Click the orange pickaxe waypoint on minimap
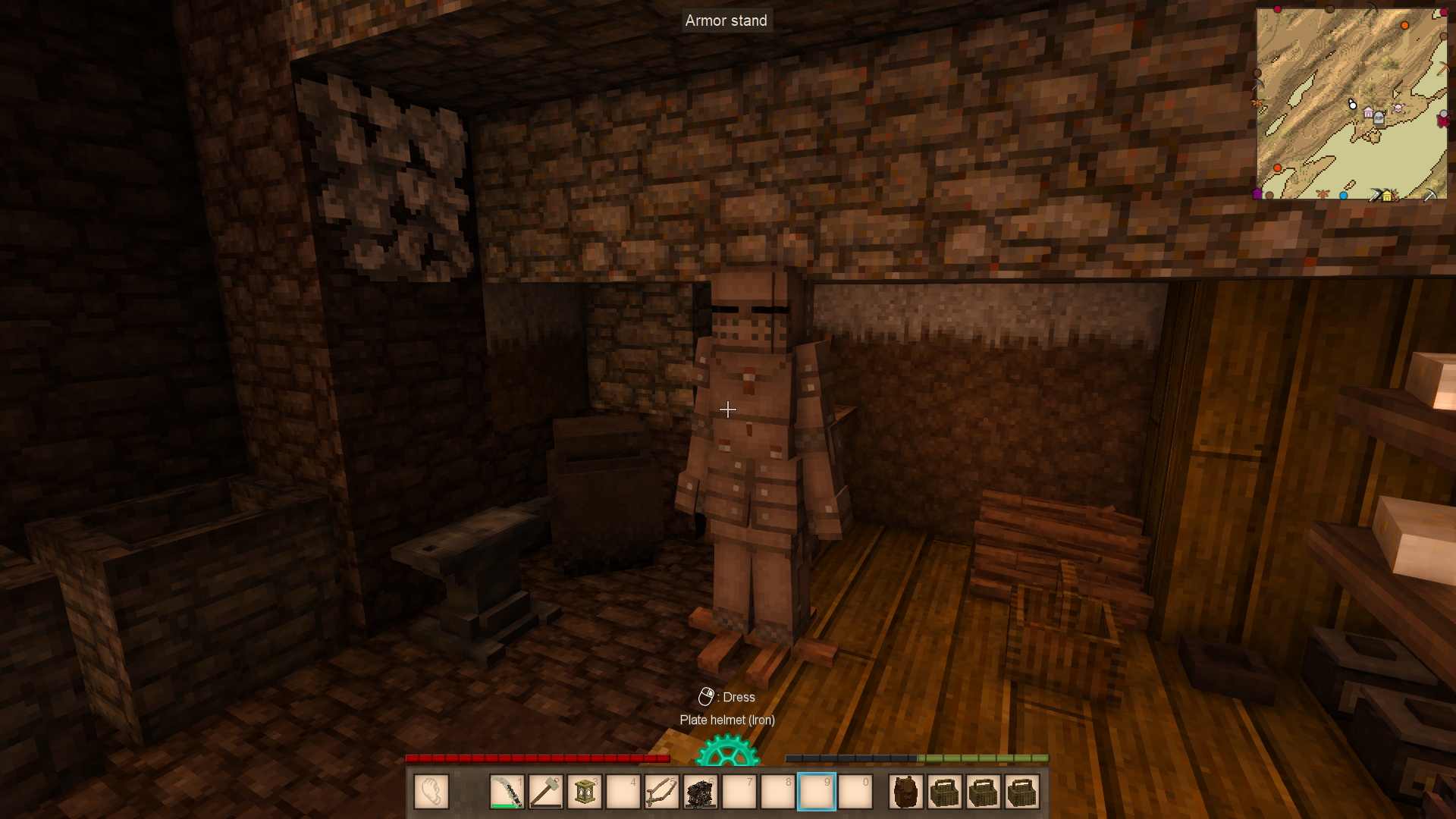The image size is (1456, 819). (1443, 69)
